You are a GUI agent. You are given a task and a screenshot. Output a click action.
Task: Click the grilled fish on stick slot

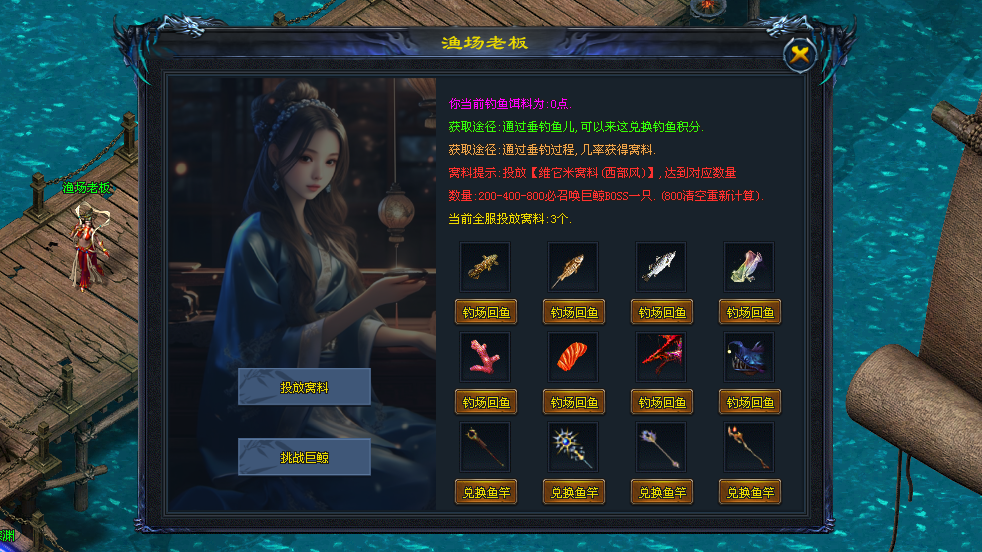coord(573,267)
